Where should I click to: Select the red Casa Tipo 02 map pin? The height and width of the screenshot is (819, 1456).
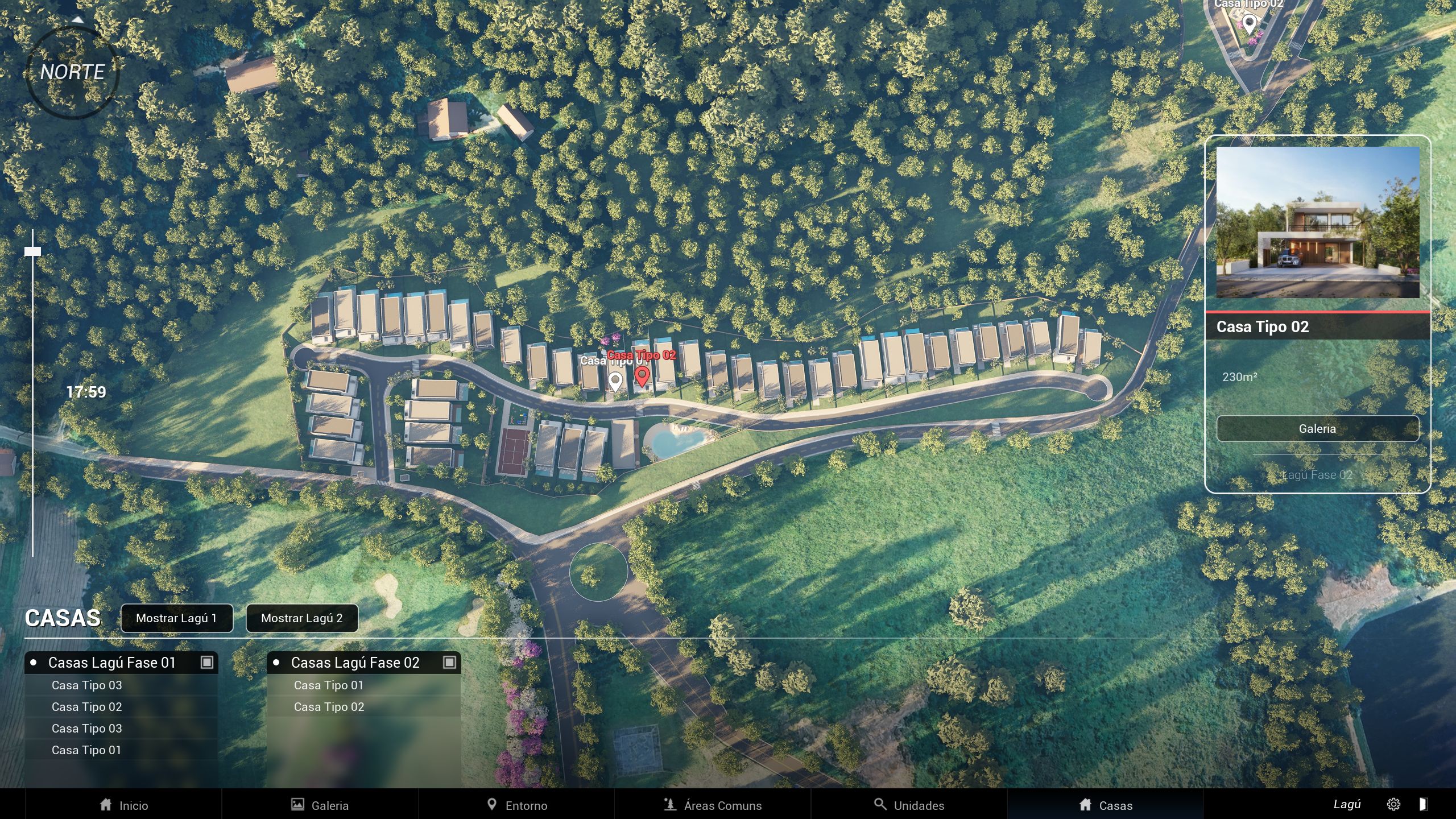[x=642, y=375]
